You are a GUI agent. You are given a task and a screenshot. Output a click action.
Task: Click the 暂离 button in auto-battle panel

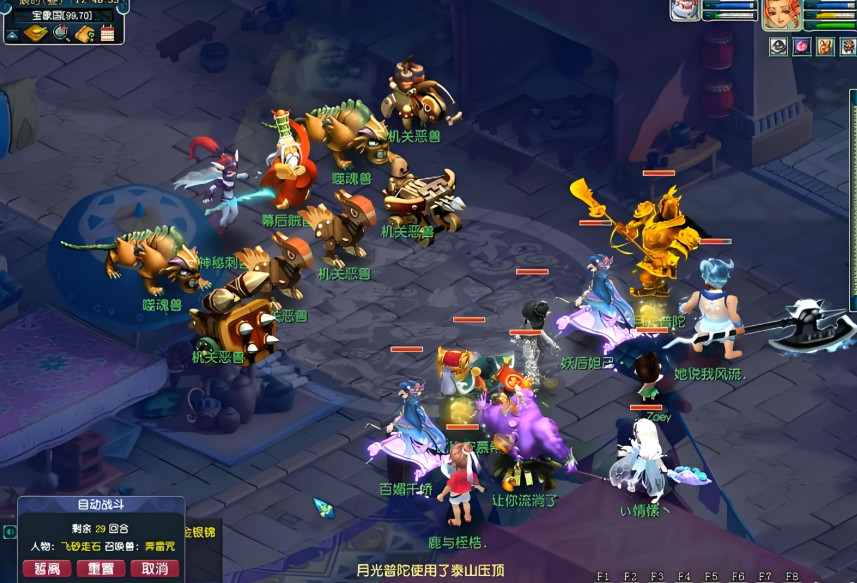tap(46, 569)
